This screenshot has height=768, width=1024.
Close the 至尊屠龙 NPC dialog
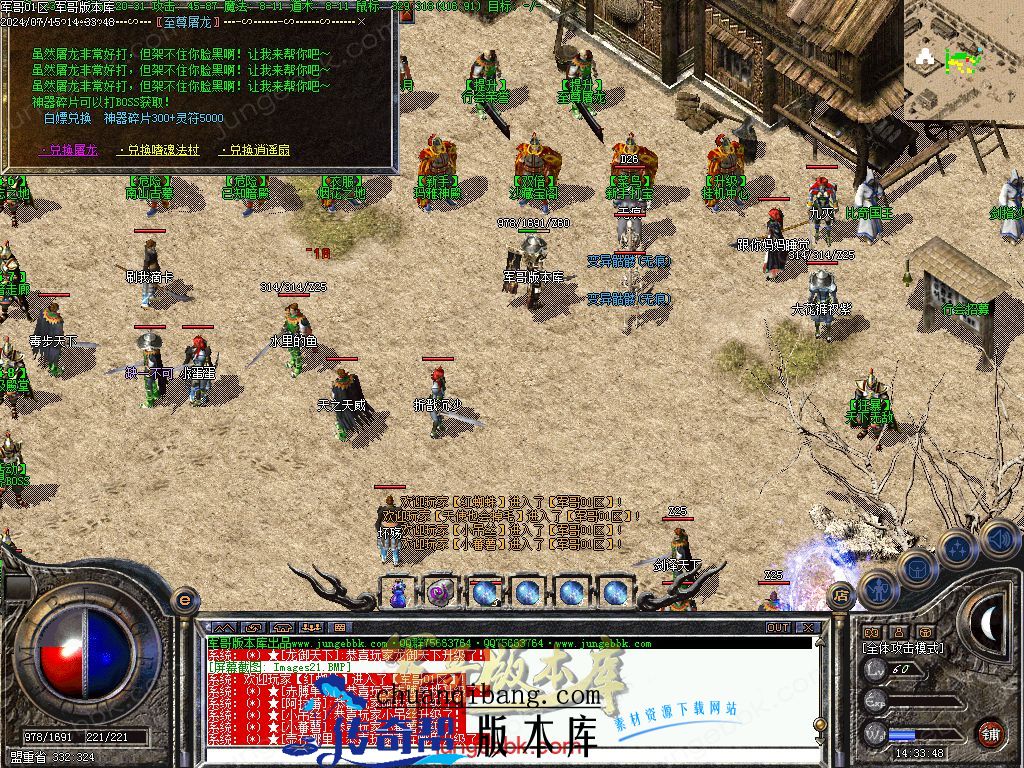pos(361,20)
